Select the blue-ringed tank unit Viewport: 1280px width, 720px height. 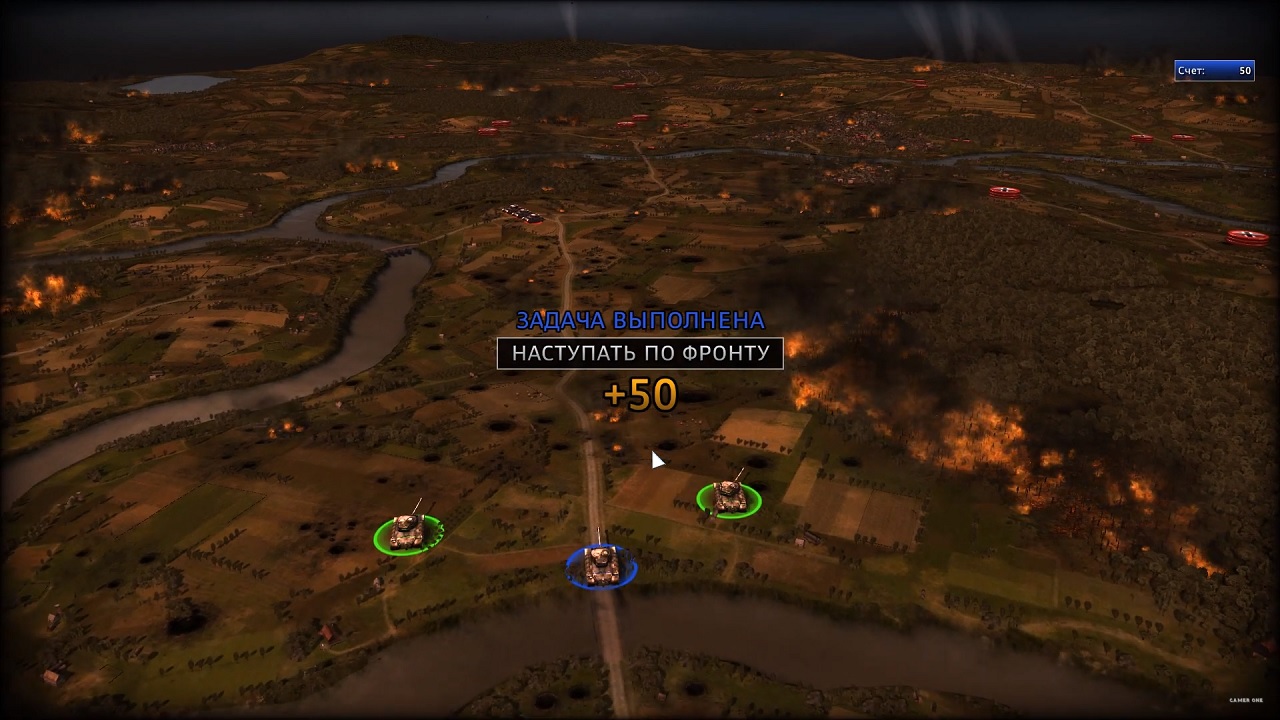coord(601,566)
